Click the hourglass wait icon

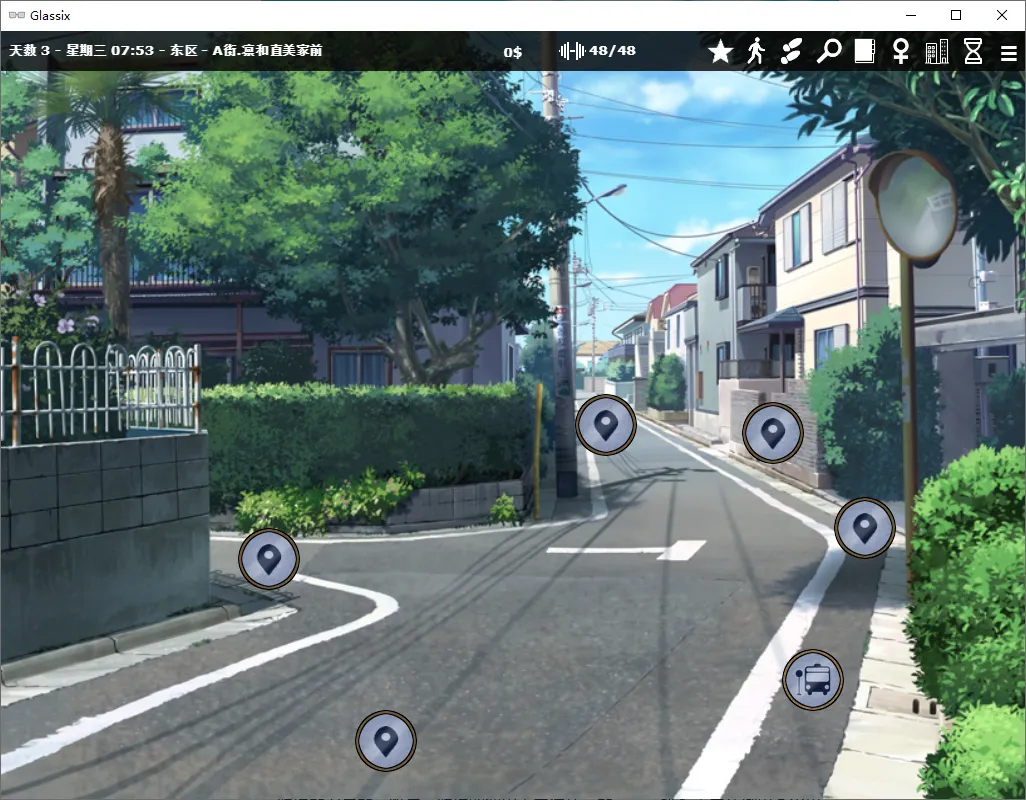click(973, 51)
